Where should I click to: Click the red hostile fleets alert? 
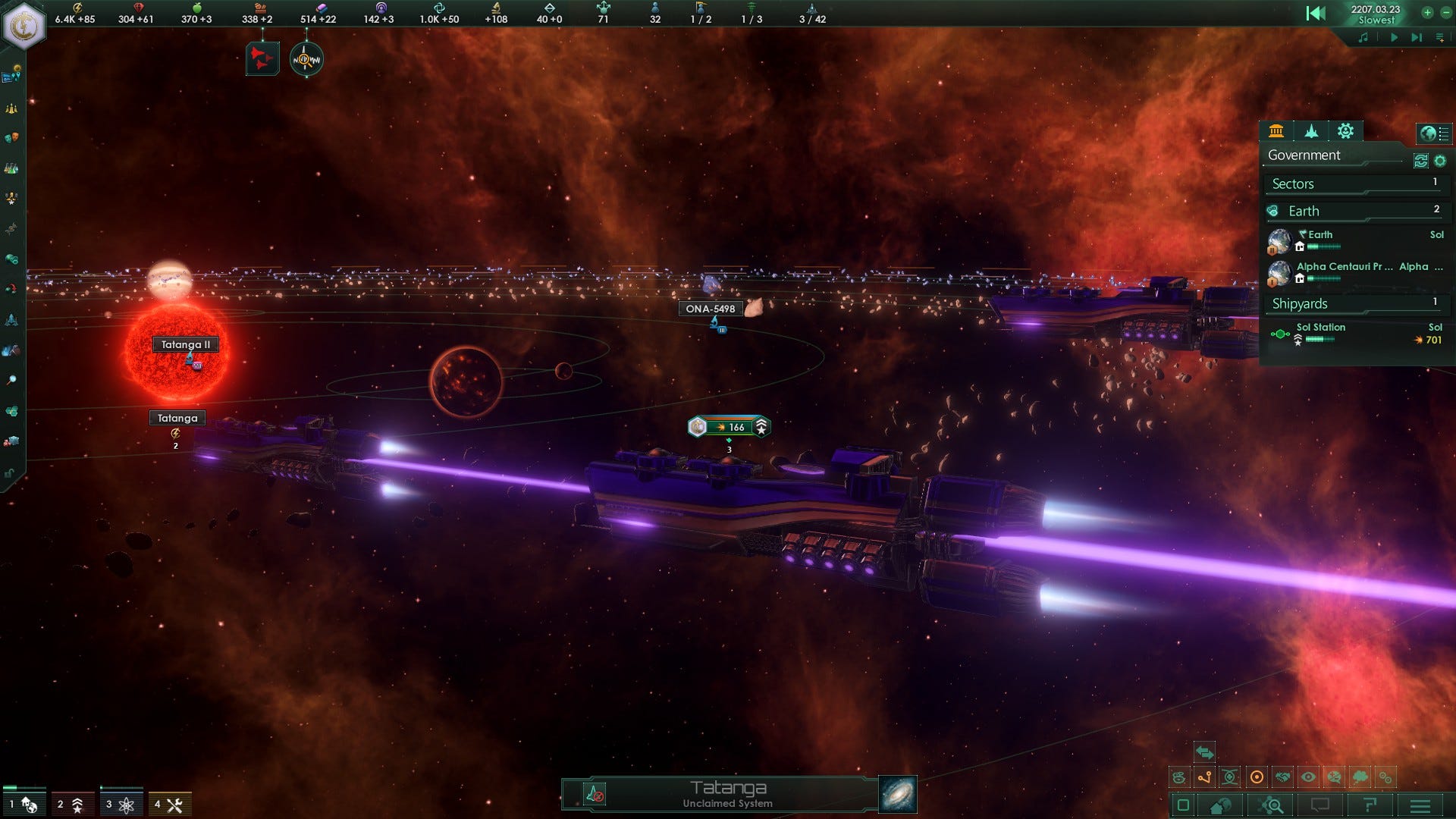pyautogui.click(x=262, y=59)
